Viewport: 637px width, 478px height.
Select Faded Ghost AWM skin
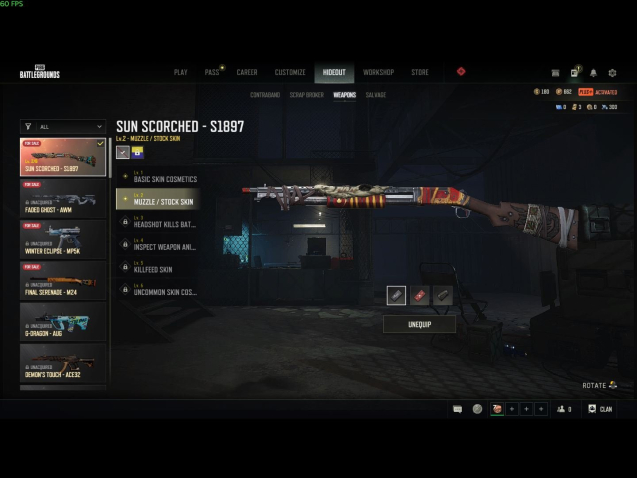(63, 198)
